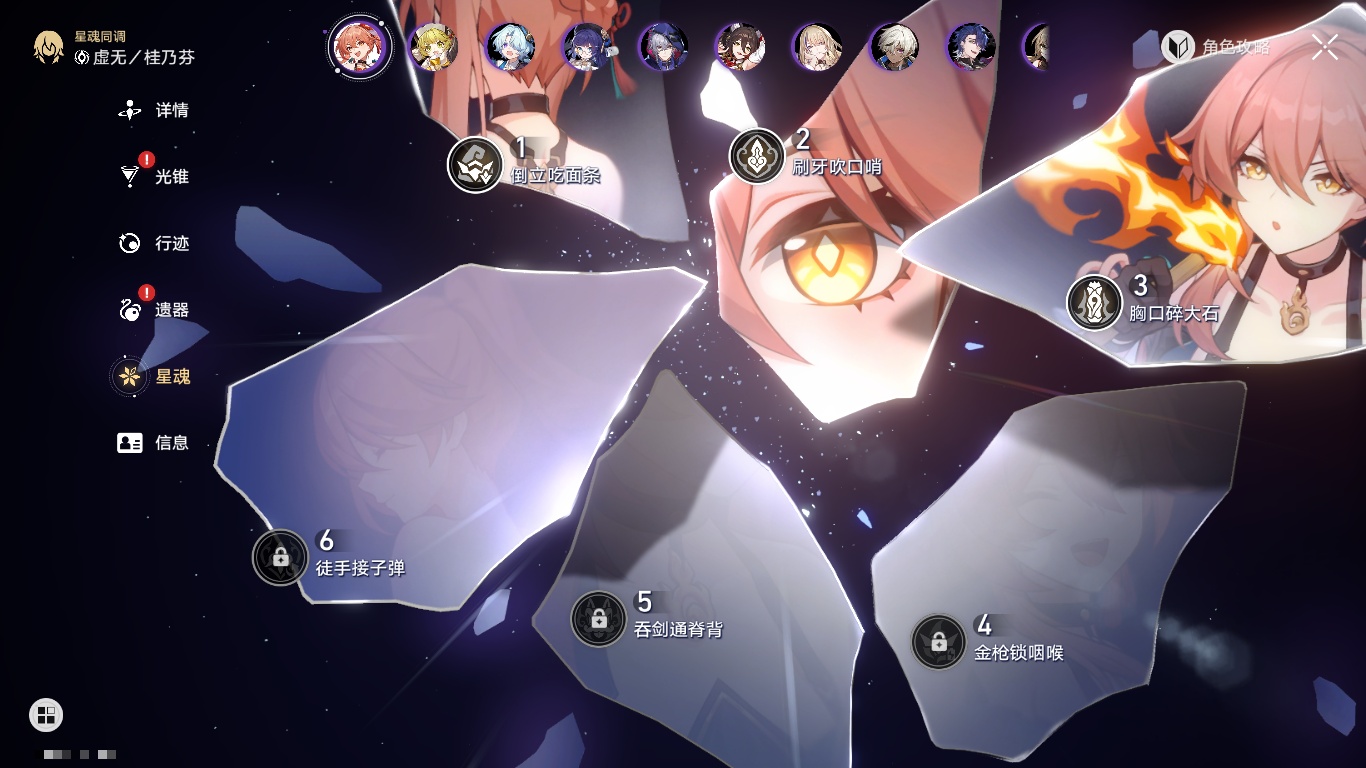The width and height of the screenshot is (1366, 768).
Task: Inspect locked eidolon 5 吞剑通脊背
Action: [x=599, y=619]
